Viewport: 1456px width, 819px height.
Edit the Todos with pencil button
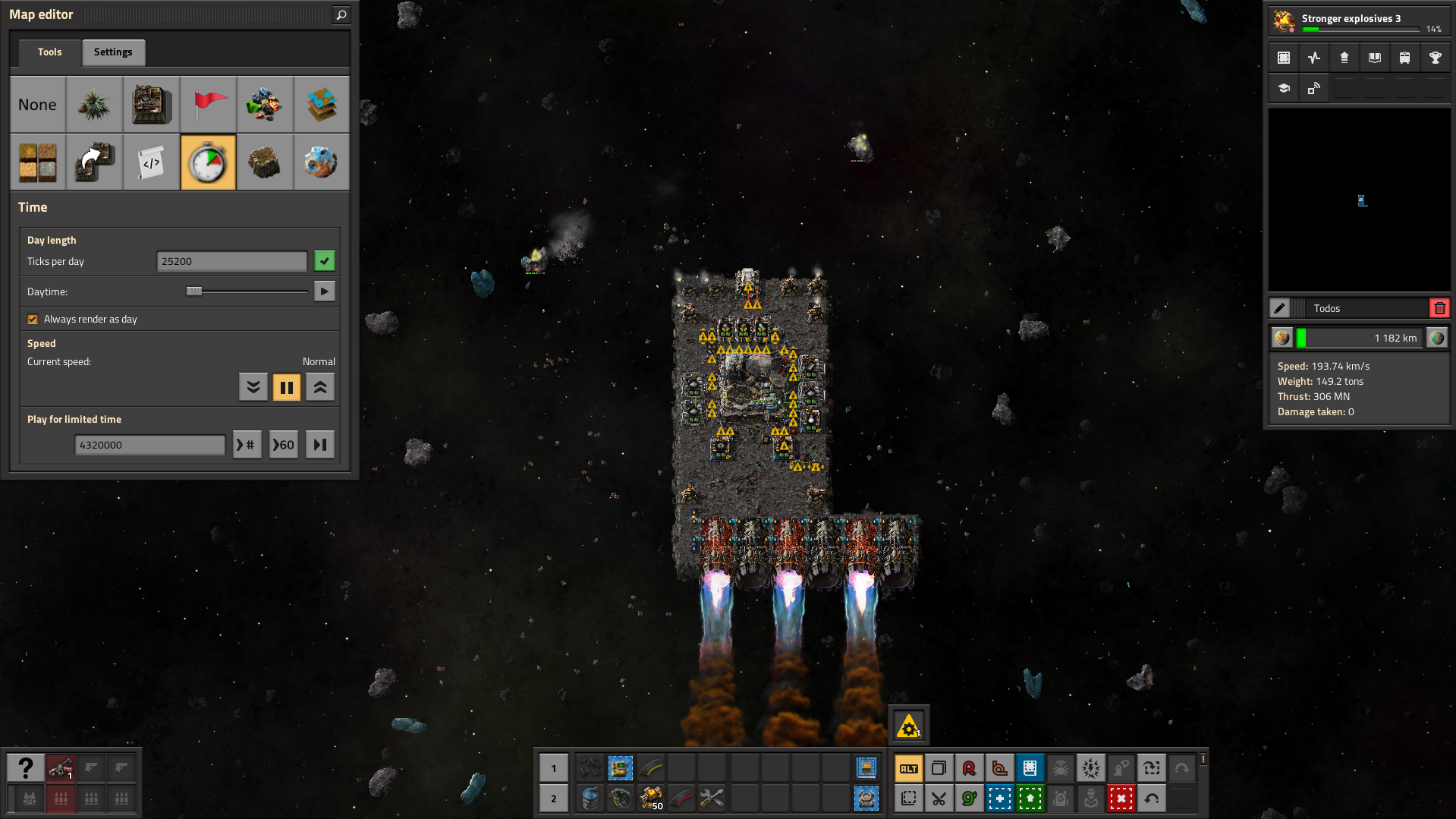1280,308
